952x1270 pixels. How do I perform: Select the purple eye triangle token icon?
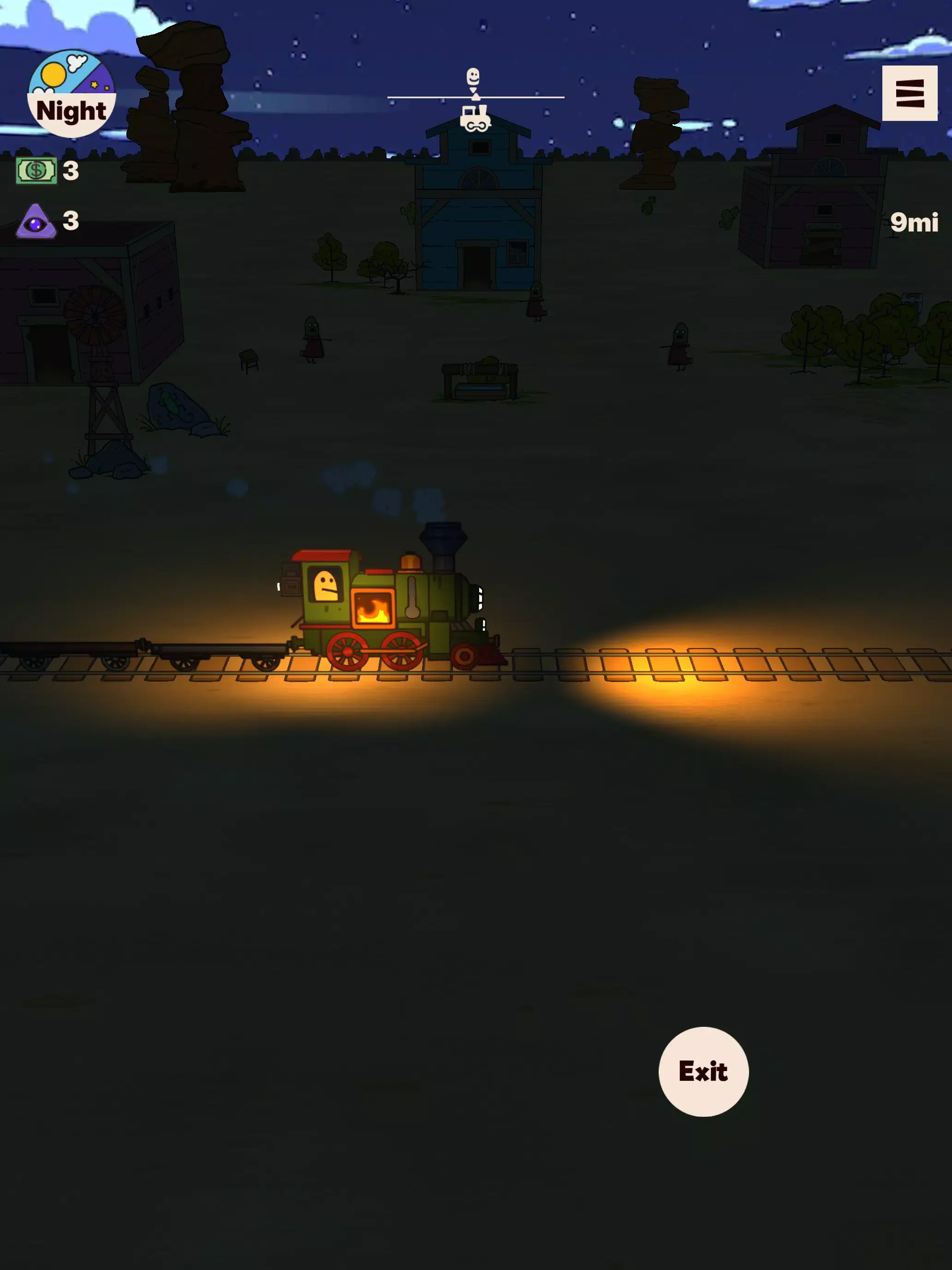tap(36, 221)
